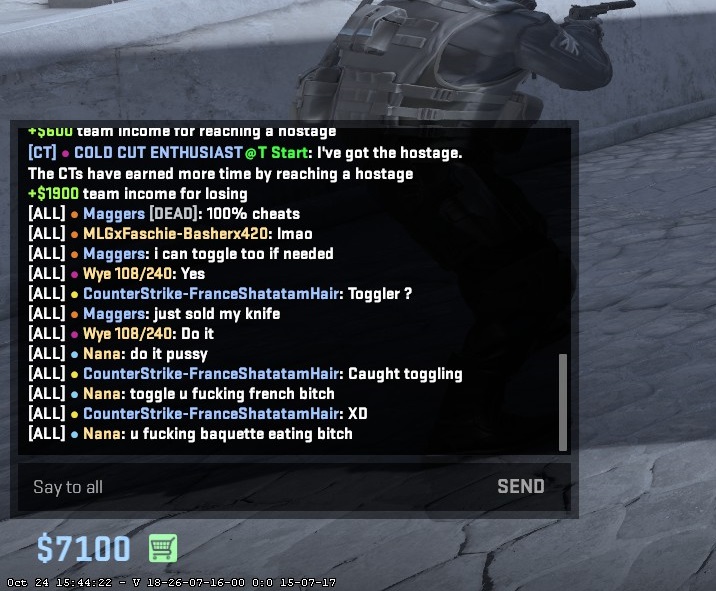
Task: Click the Say to all chat input
Action: [250, 487]
